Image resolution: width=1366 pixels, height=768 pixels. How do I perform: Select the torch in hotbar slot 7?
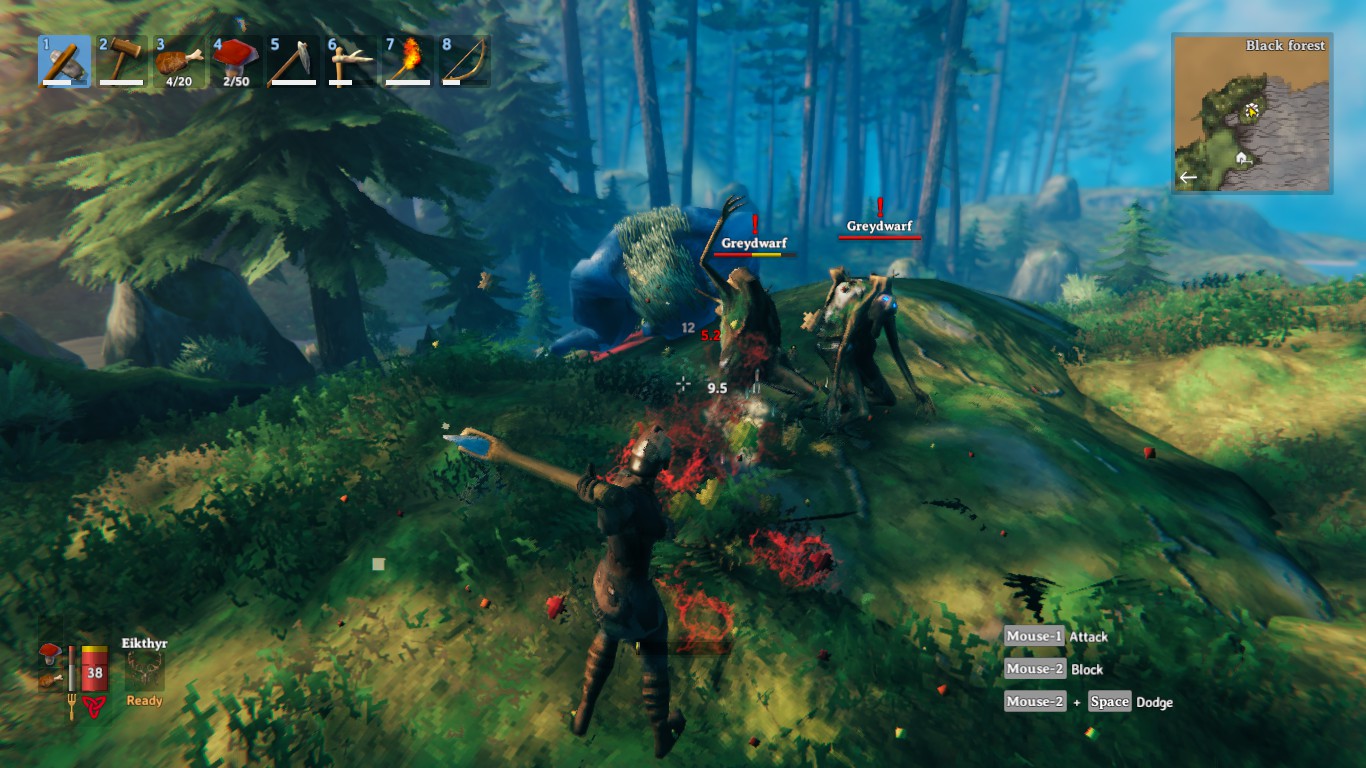pos(407,59)
